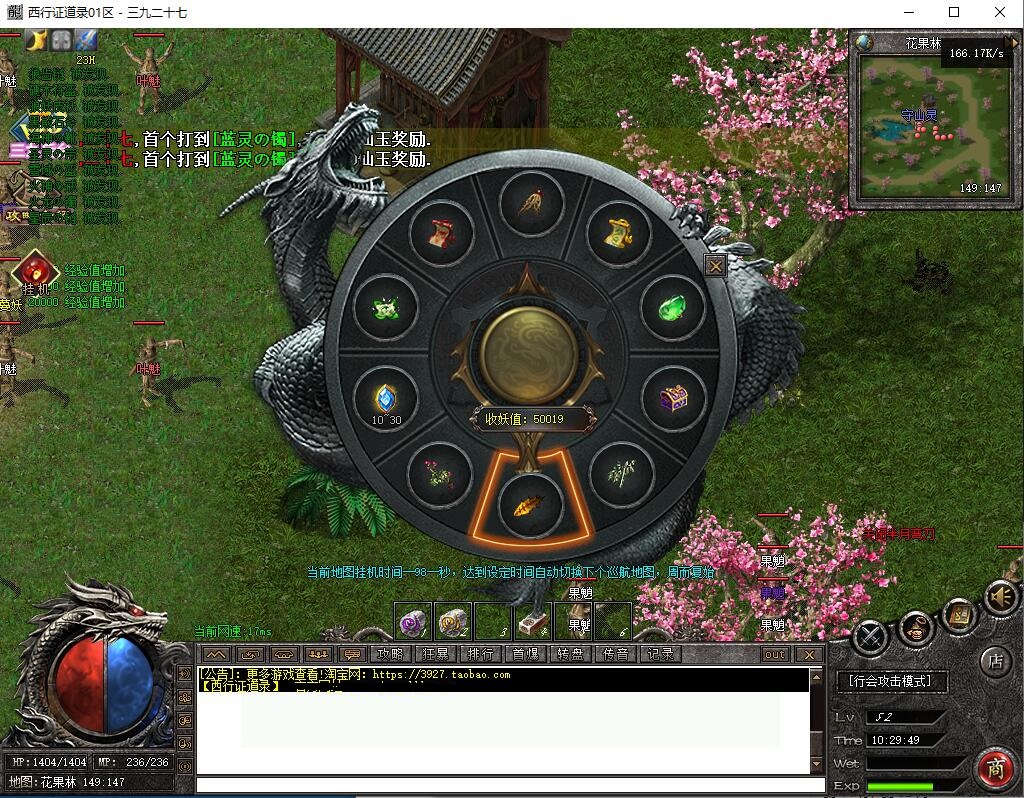Viewport: 1024px width, 798px height.
Task: Maximize the game window
Action: (x=954, y=13)
